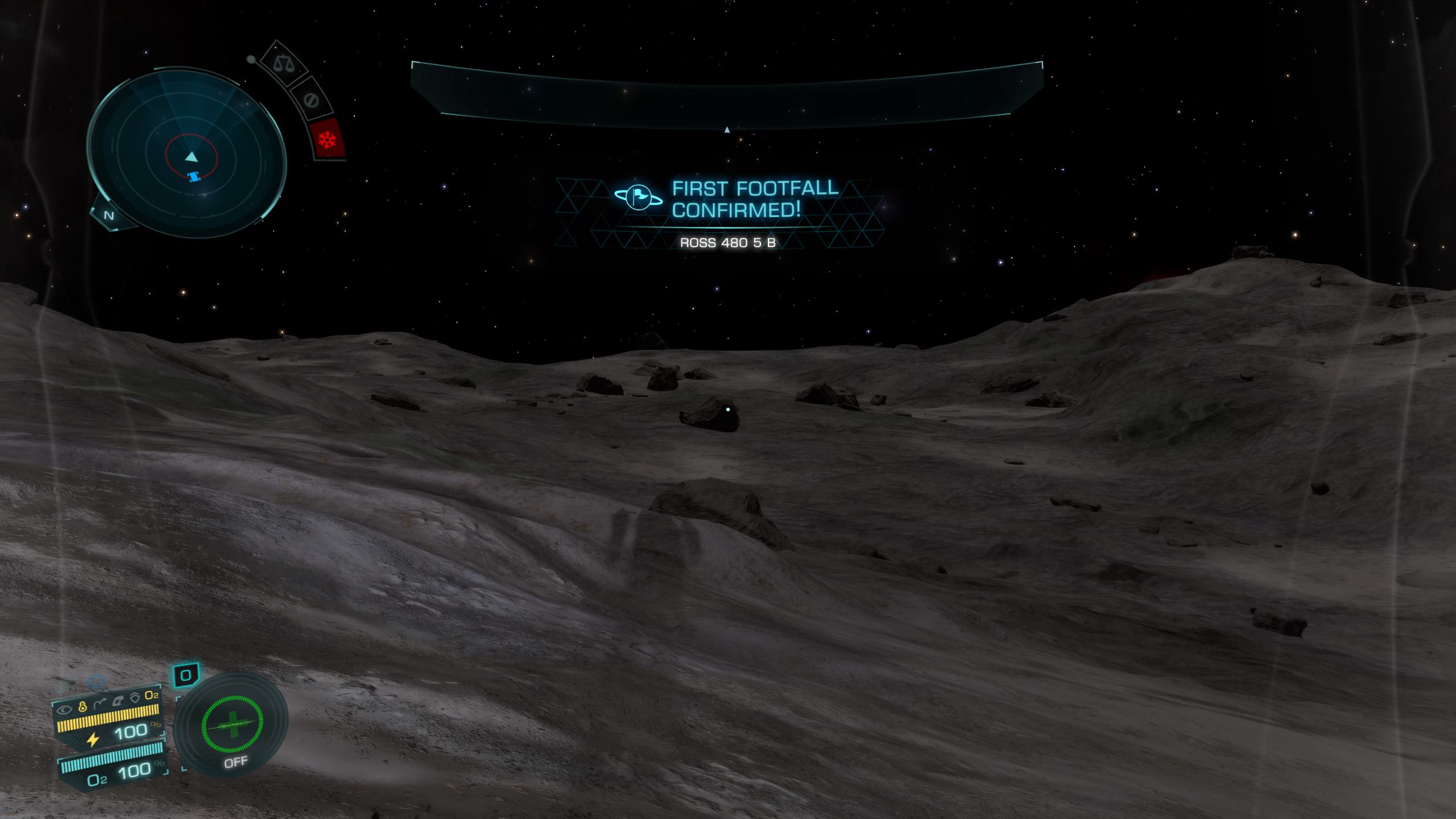Click the circular radar scanner
The image size is (1456, 819).
186,153
